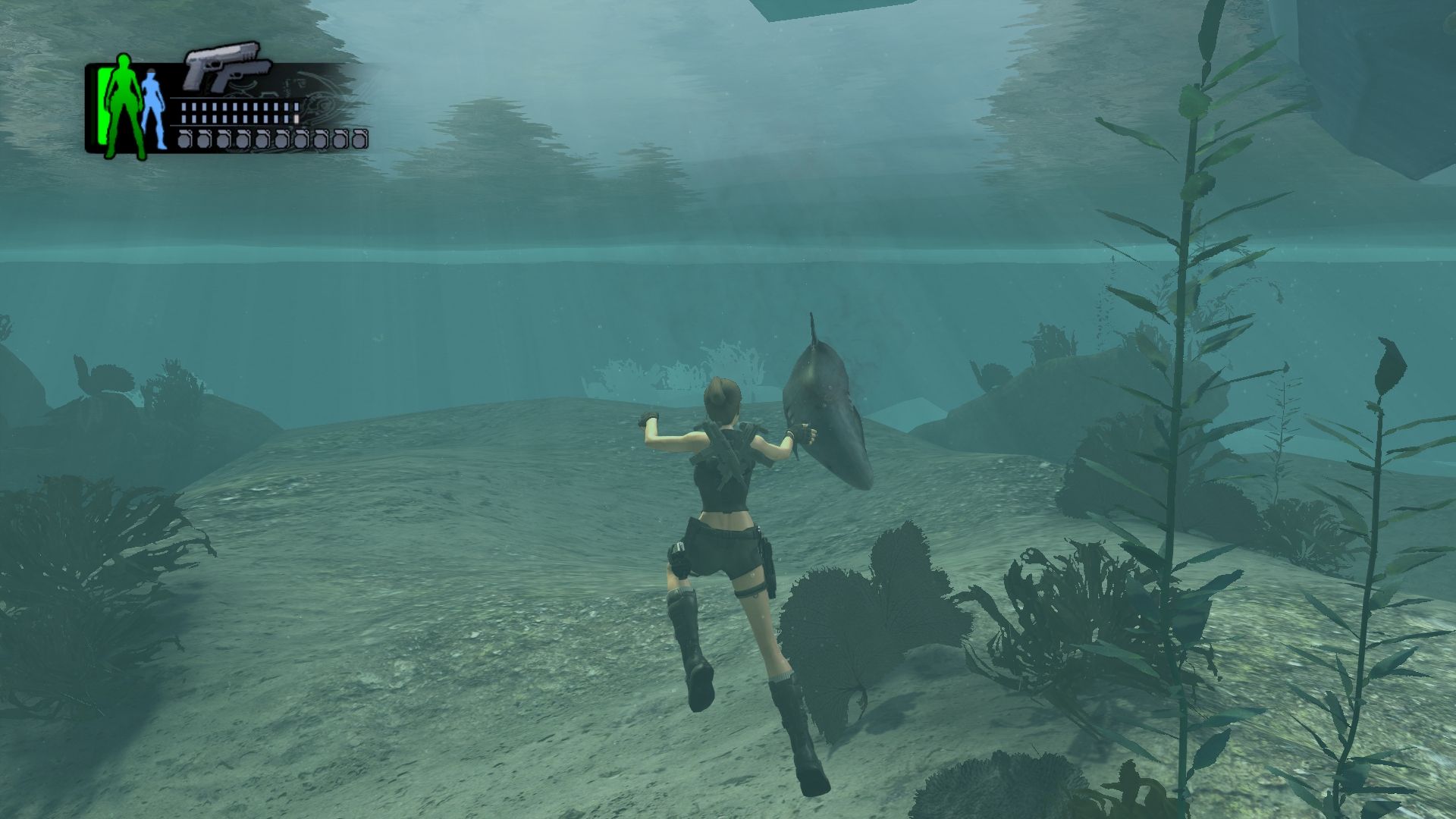
Task: Click the green Lara health silhouette
Action: [x=121, y=106]
